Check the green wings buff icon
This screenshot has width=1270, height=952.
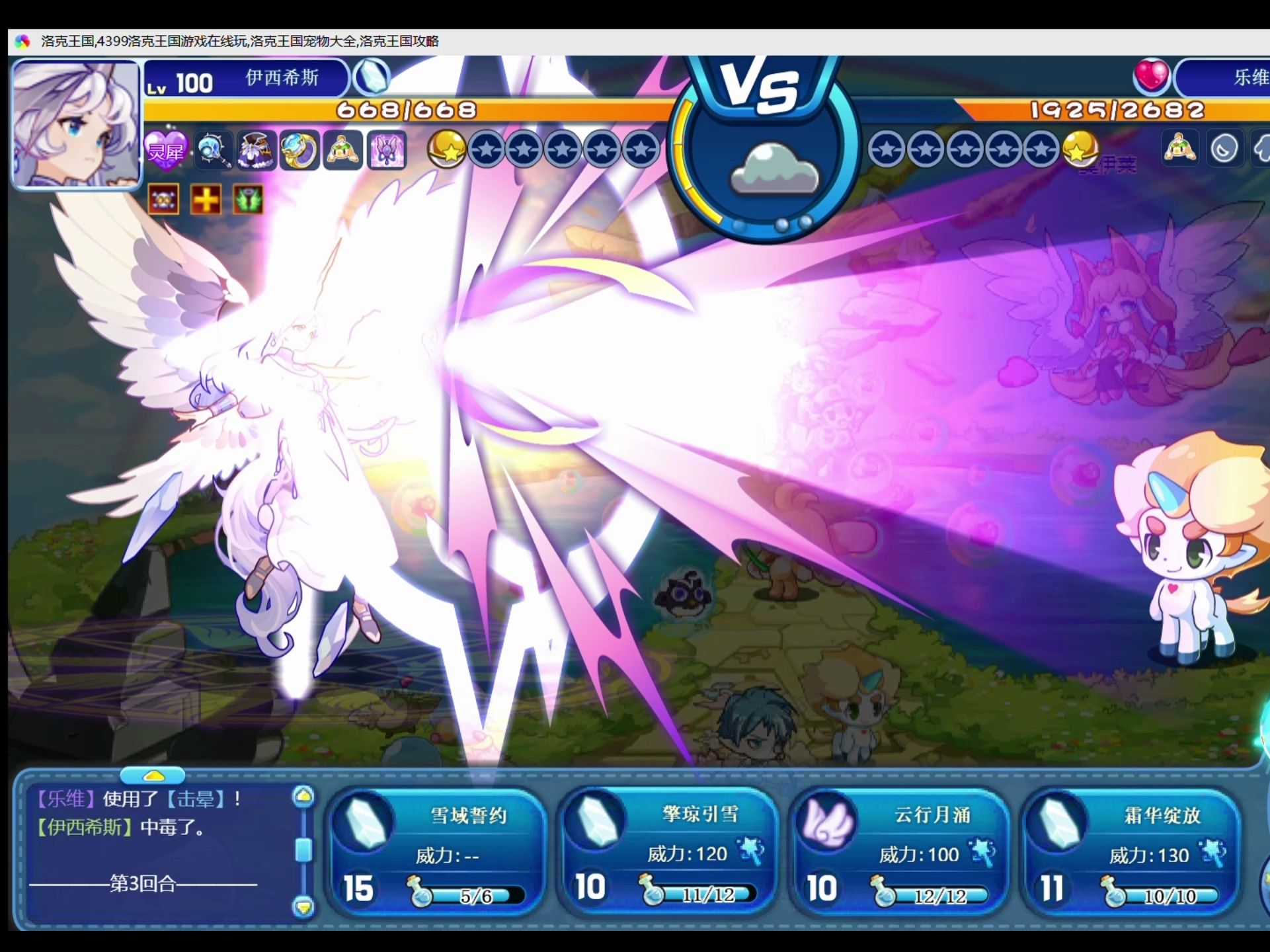click(x=248, y=199)
